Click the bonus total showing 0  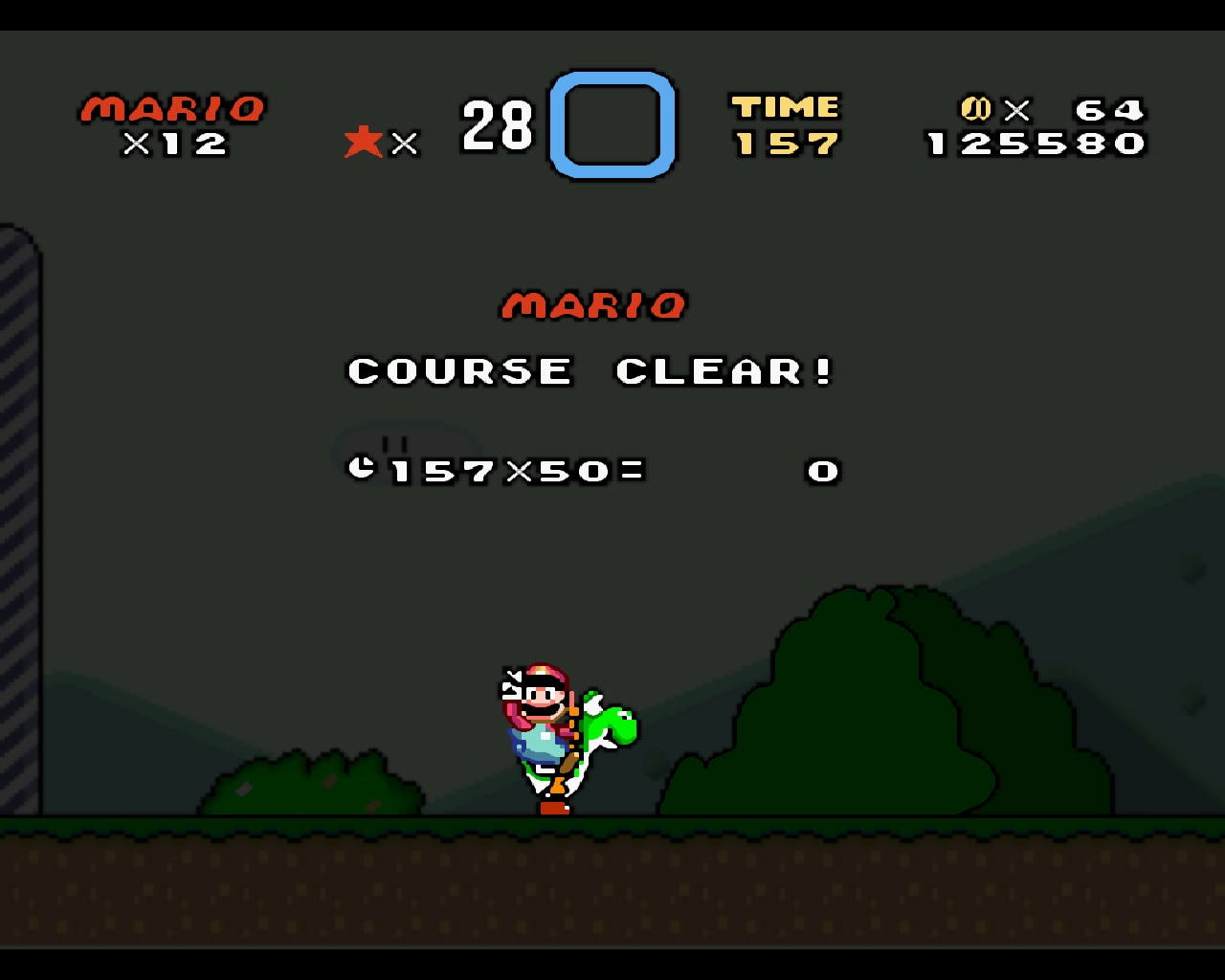[821, 470]
